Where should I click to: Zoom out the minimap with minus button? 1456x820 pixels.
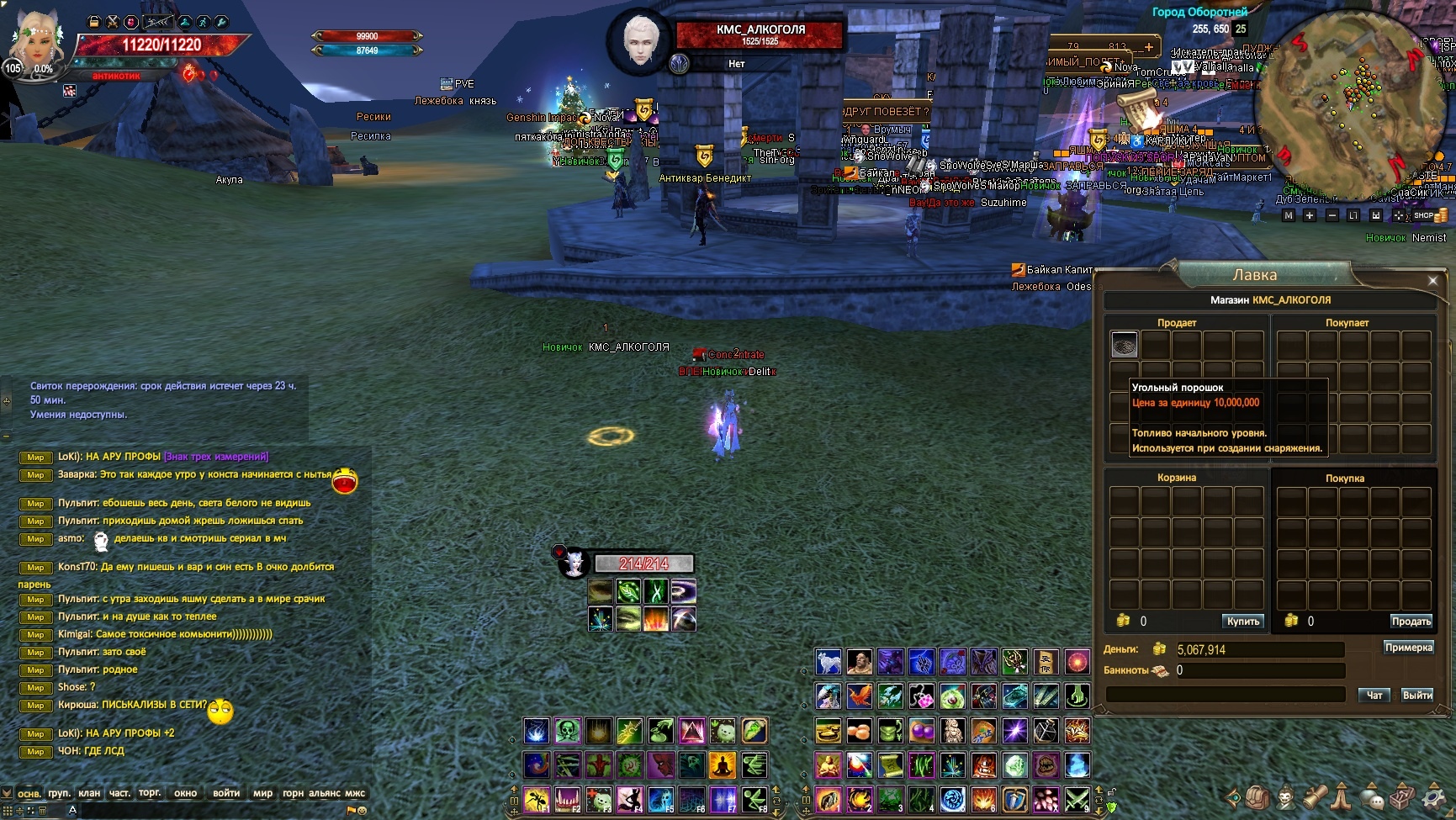1332,216
